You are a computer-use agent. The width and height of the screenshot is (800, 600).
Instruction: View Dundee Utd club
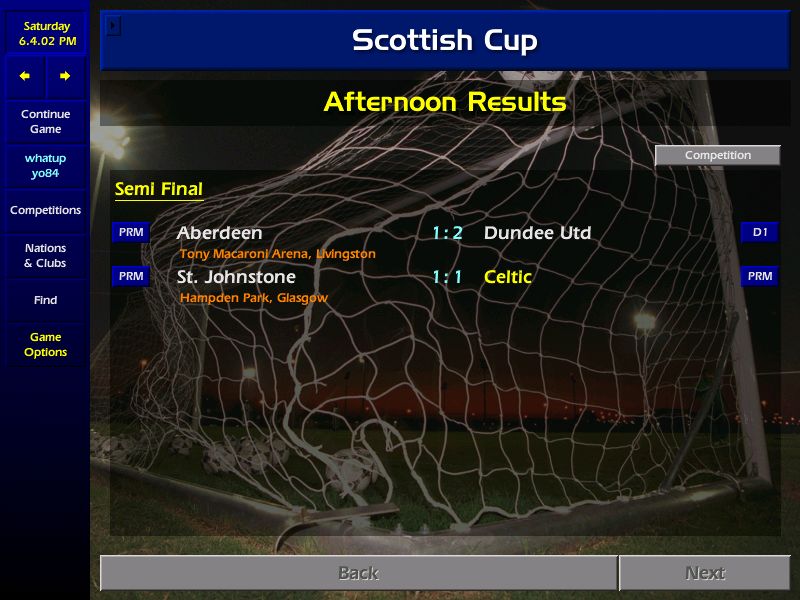click(x=537, y=233)
